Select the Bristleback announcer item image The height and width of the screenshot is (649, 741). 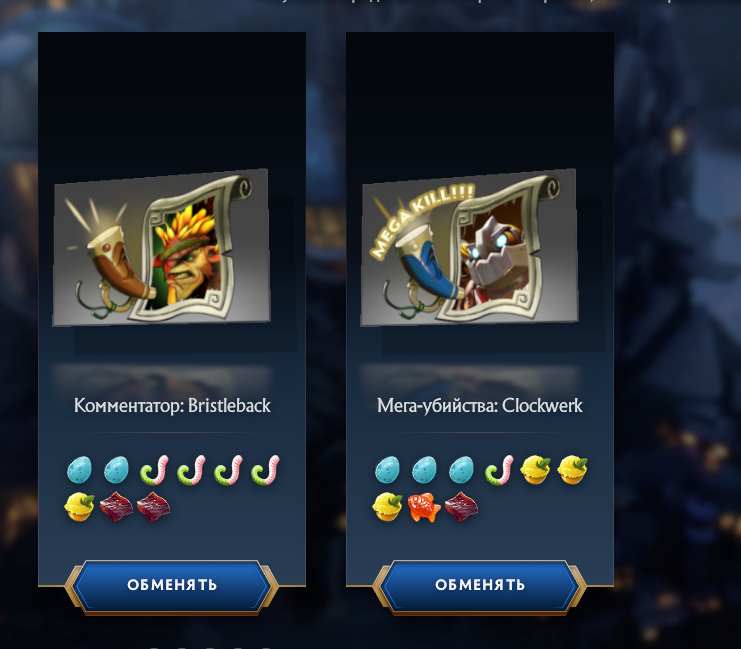(162, 248)
